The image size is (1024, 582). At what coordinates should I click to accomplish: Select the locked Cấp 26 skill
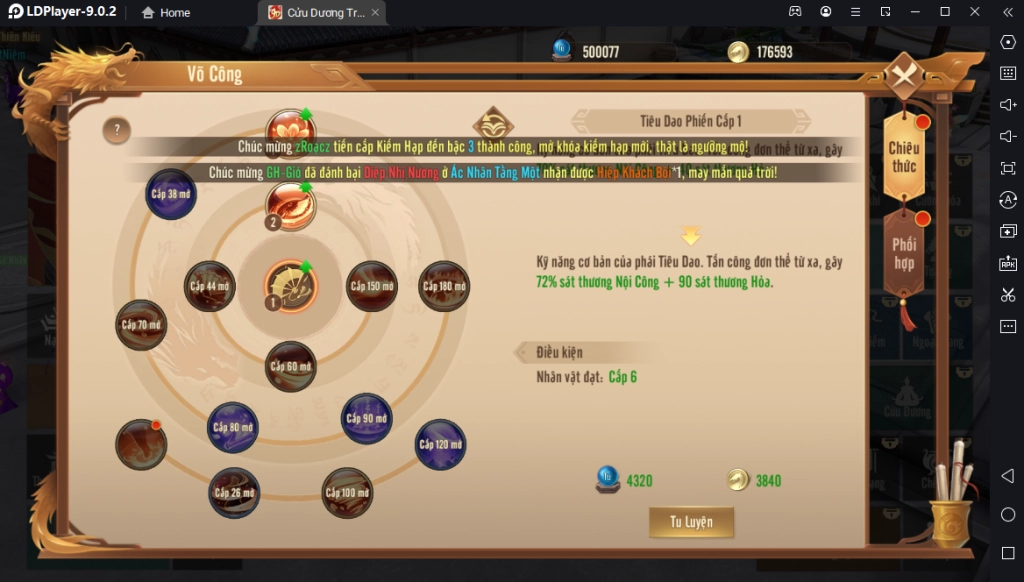235,493
